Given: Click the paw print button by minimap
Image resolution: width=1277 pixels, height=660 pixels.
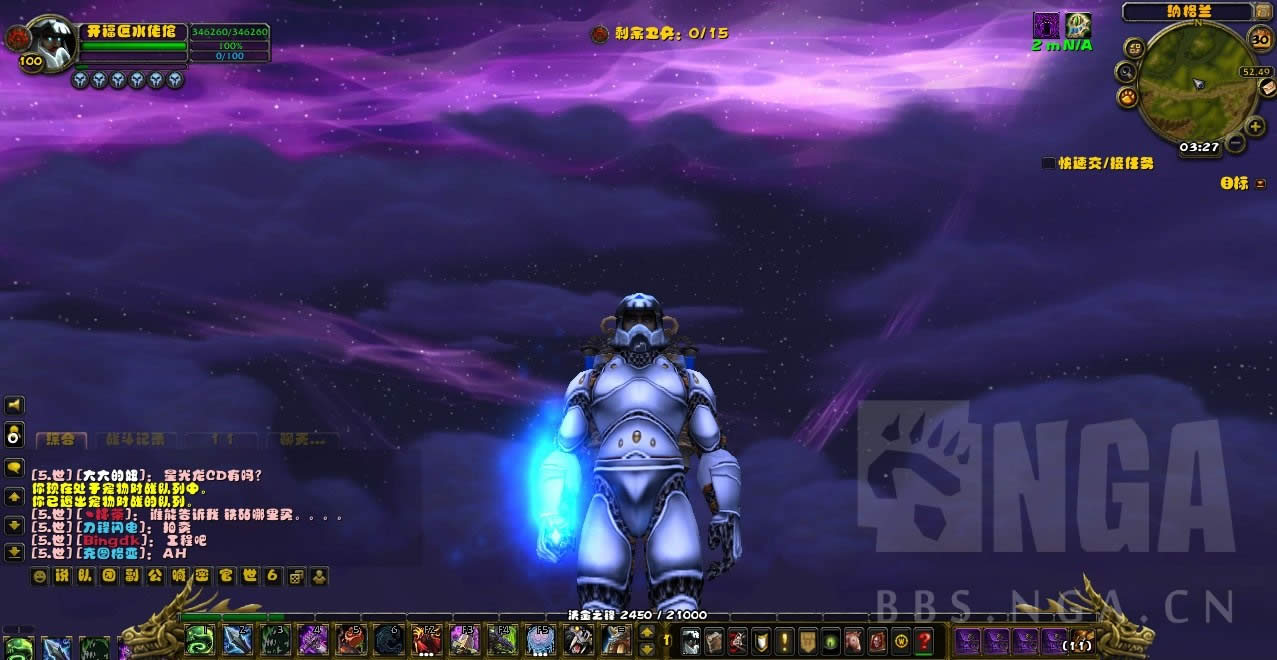Looking at the screenshot, I should pos(1128,97).
